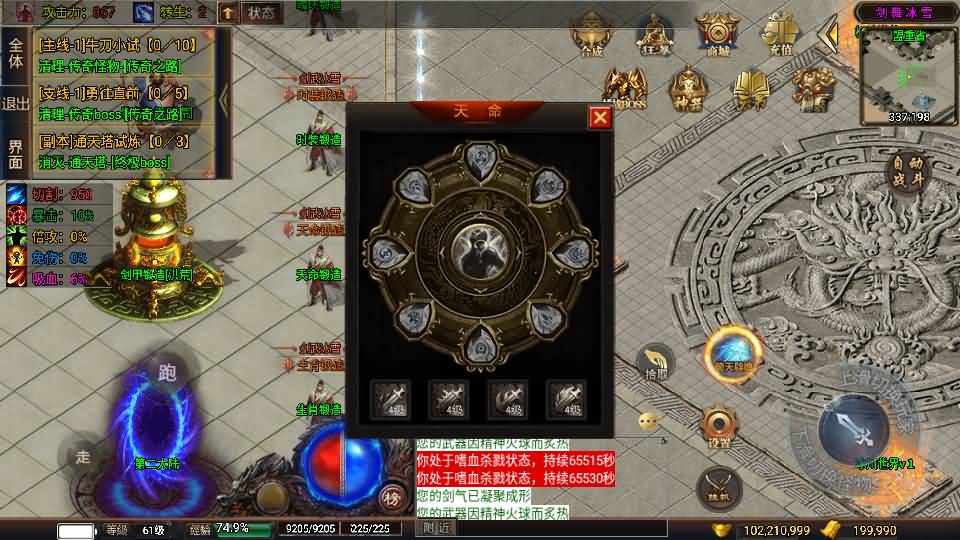
Task: Close the 天命 panel with the red X
Action: (600, 118)
